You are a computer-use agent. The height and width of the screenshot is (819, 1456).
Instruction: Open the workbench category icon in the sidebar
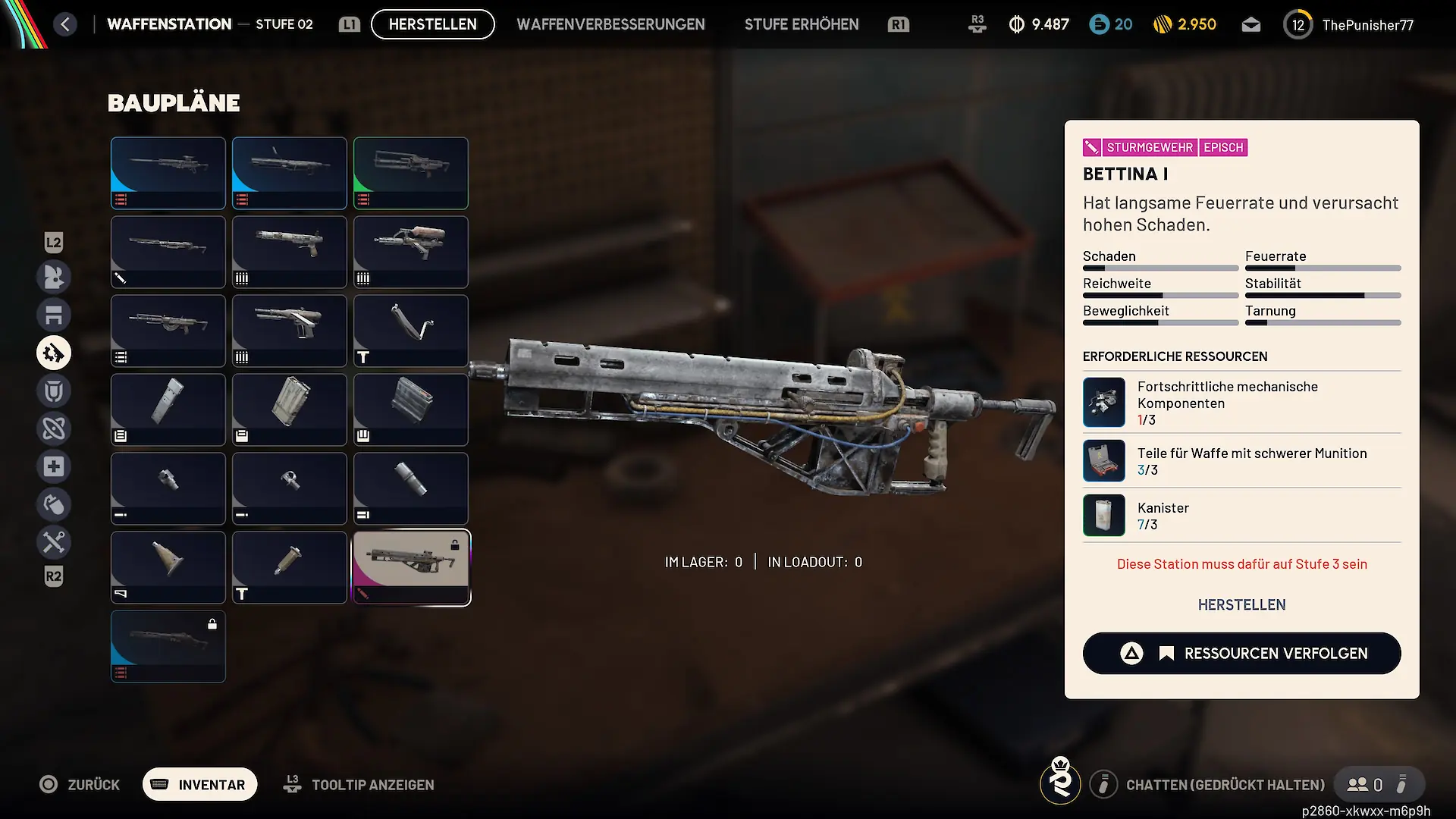[x=54, y=315]
